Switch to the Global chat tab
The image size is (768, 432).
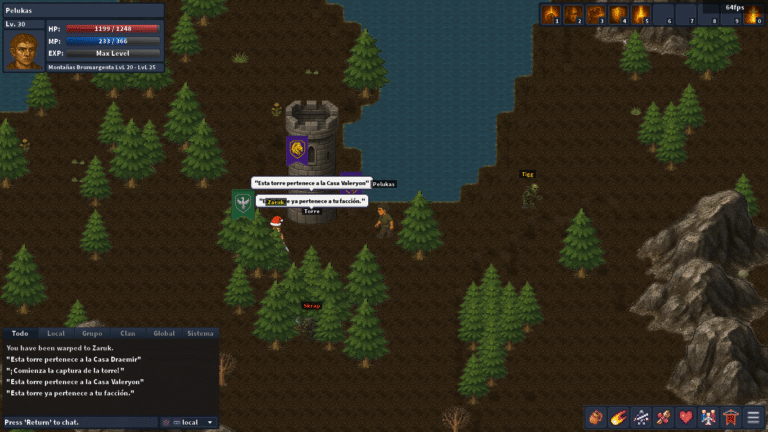164,333
